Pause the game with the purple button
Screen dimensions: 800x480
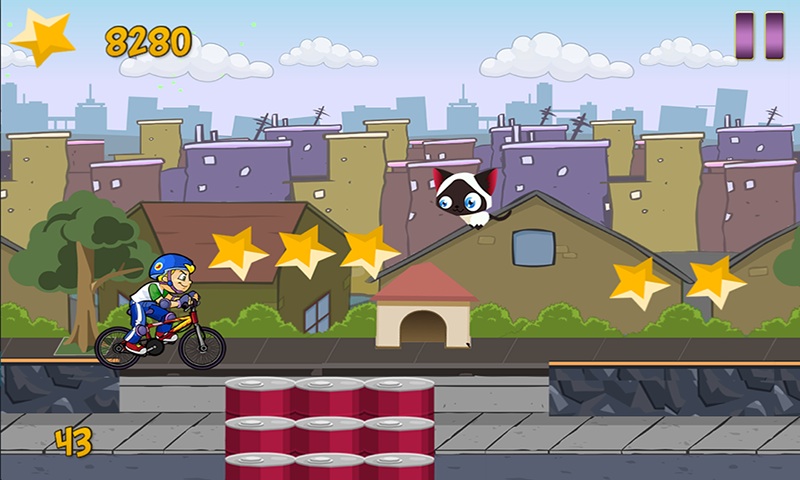759,36
